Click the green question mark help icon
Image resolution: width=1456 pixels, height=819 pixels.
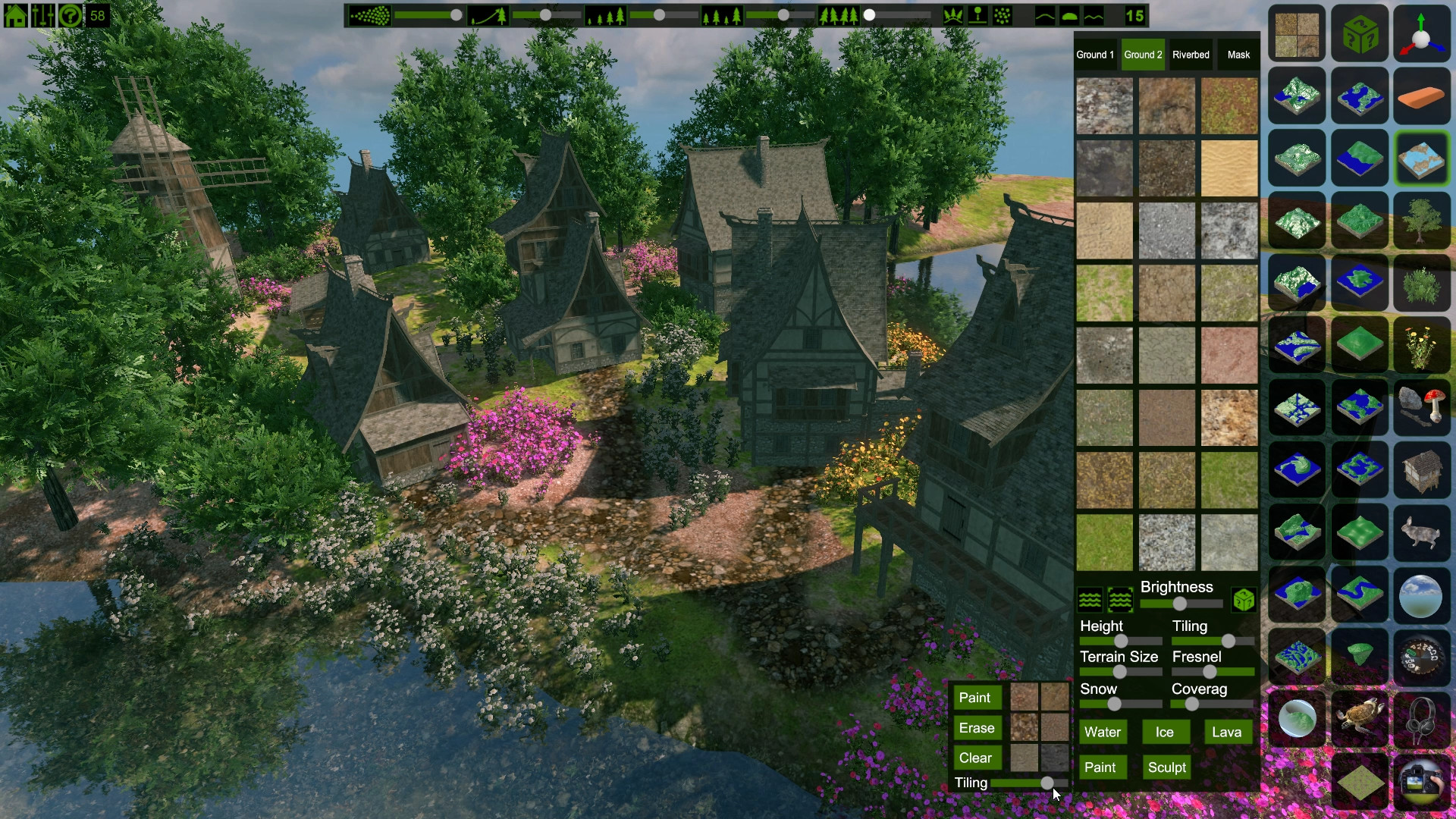click(x=68, y=14)
